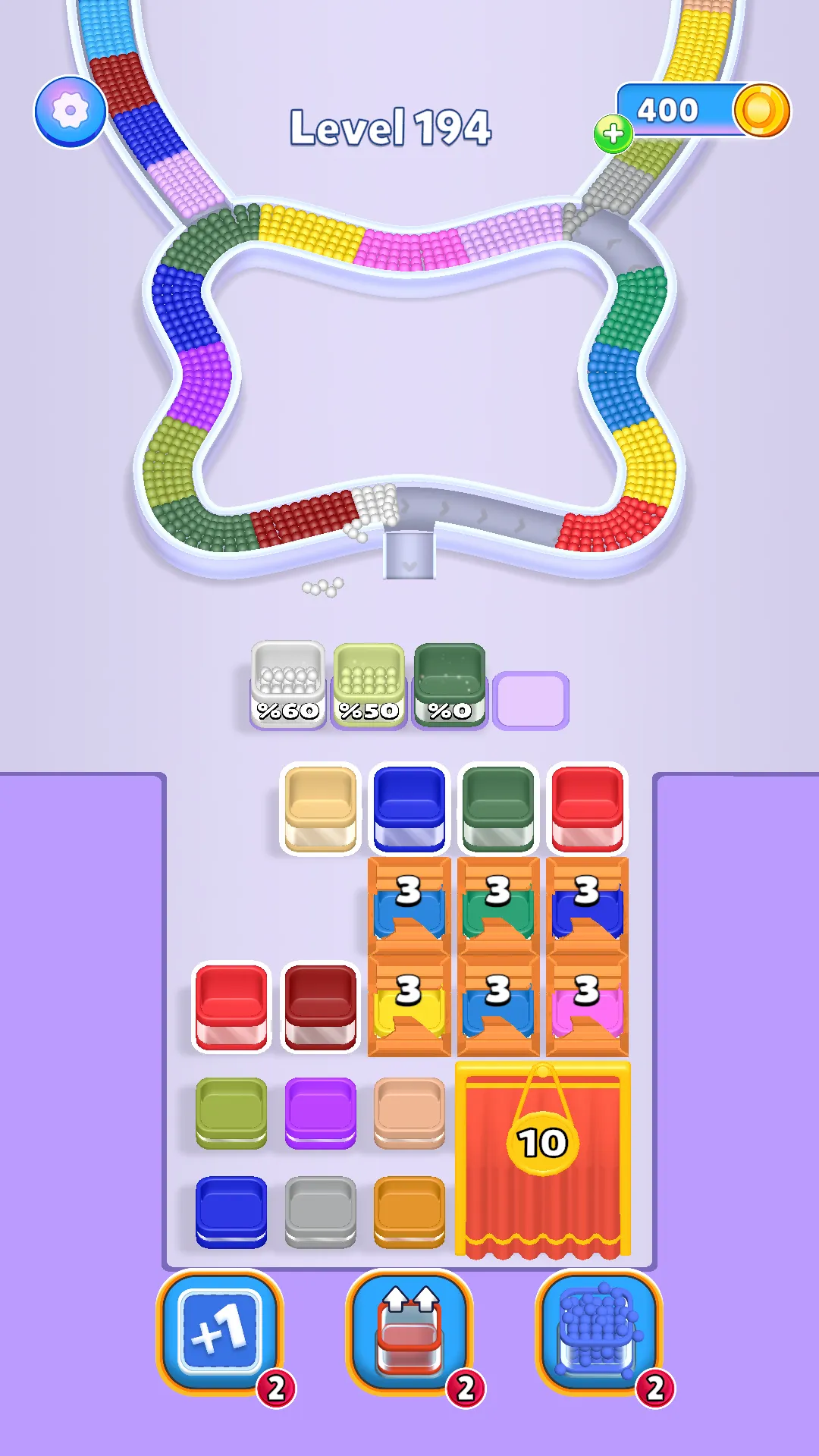Choose the dark red maroon box

[x=320, y=1007]
